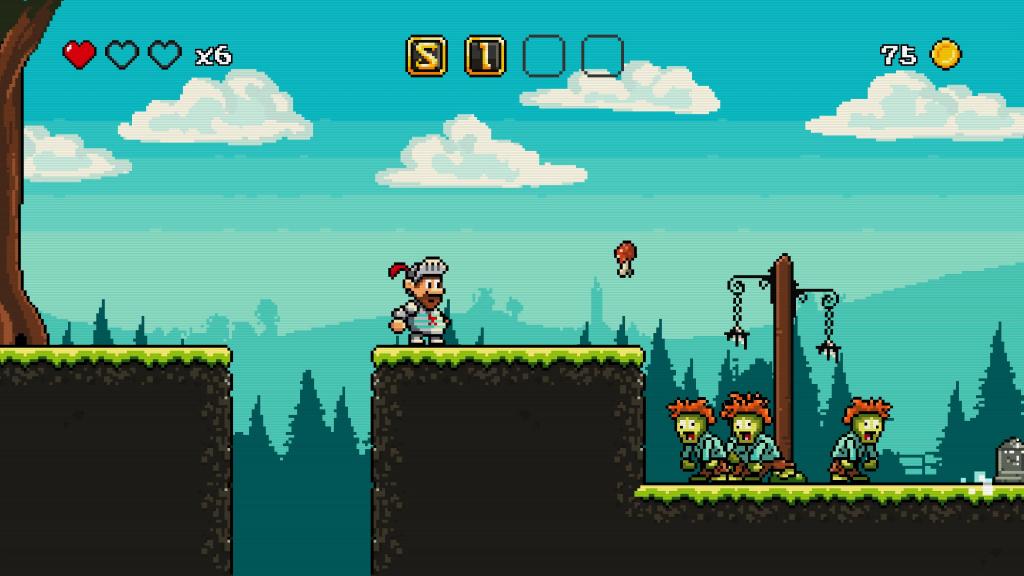Click the gold coin icon
Image resolution: width=1024 pixels, height=576 pixels.
coord(945,54)
